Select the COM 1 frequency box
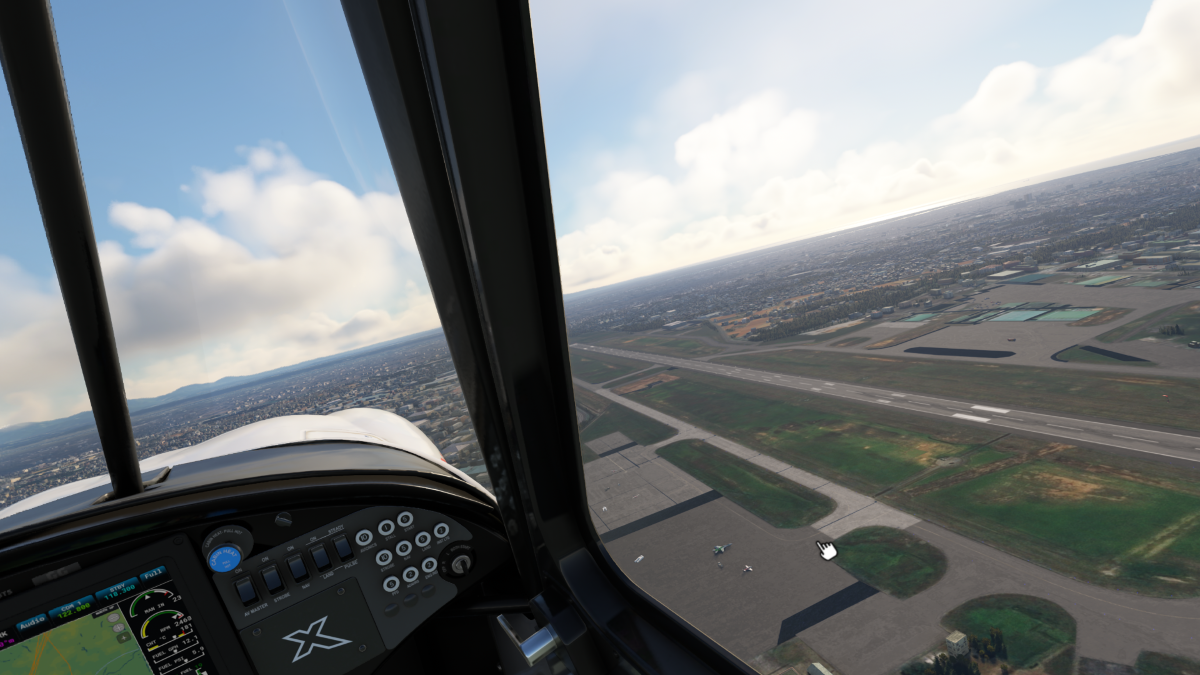 [73, 606]
